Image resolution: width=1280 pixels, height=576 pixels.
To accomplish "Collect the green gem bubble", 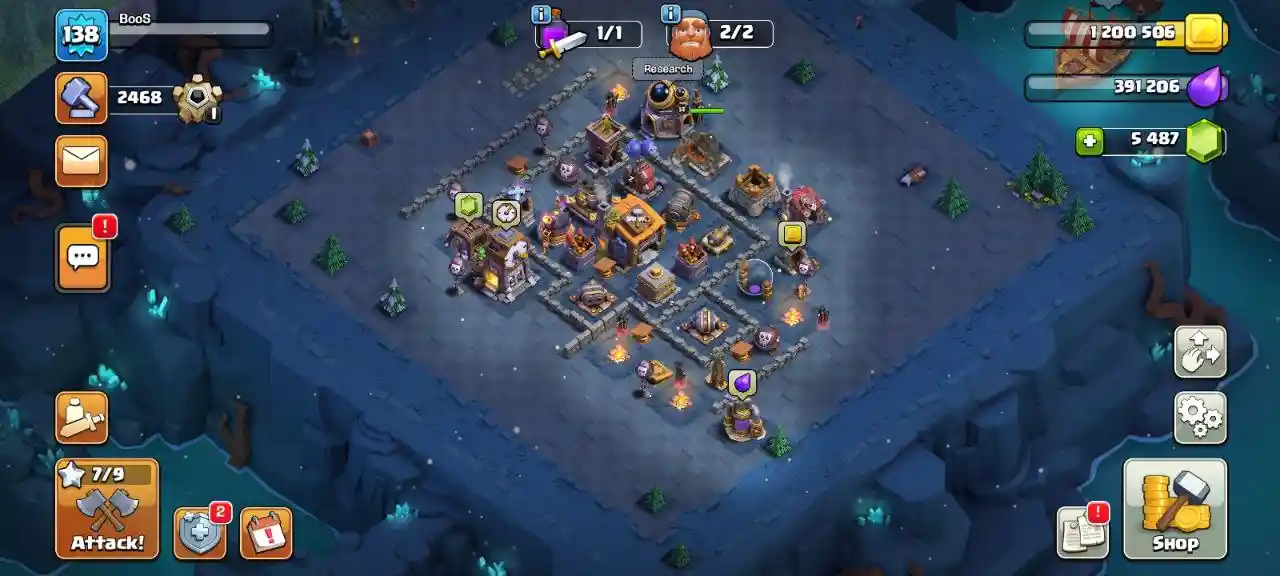I will (469, 206).
